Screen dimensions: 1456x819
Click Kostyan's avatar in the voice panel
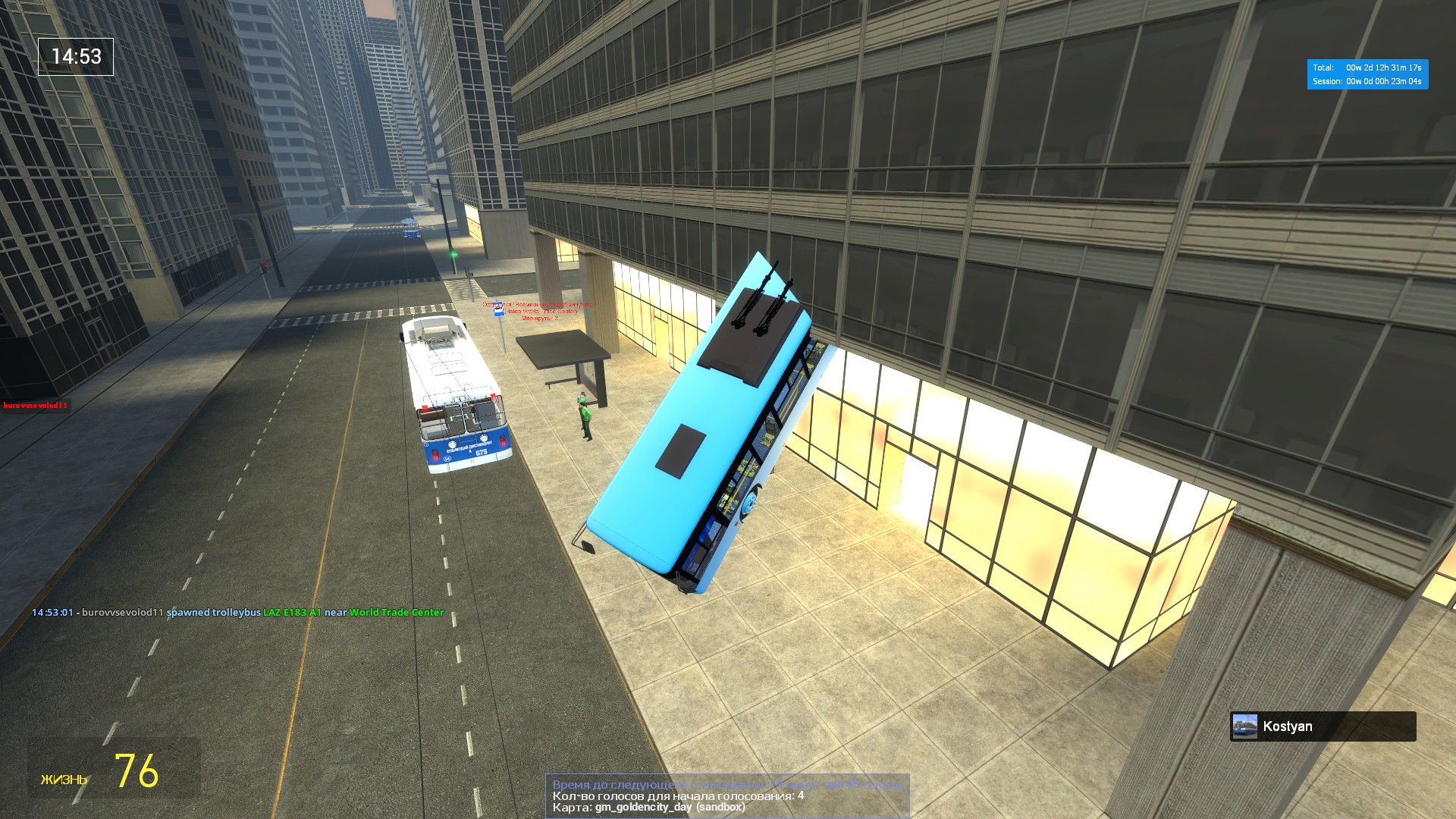[x=1244, y=726]
